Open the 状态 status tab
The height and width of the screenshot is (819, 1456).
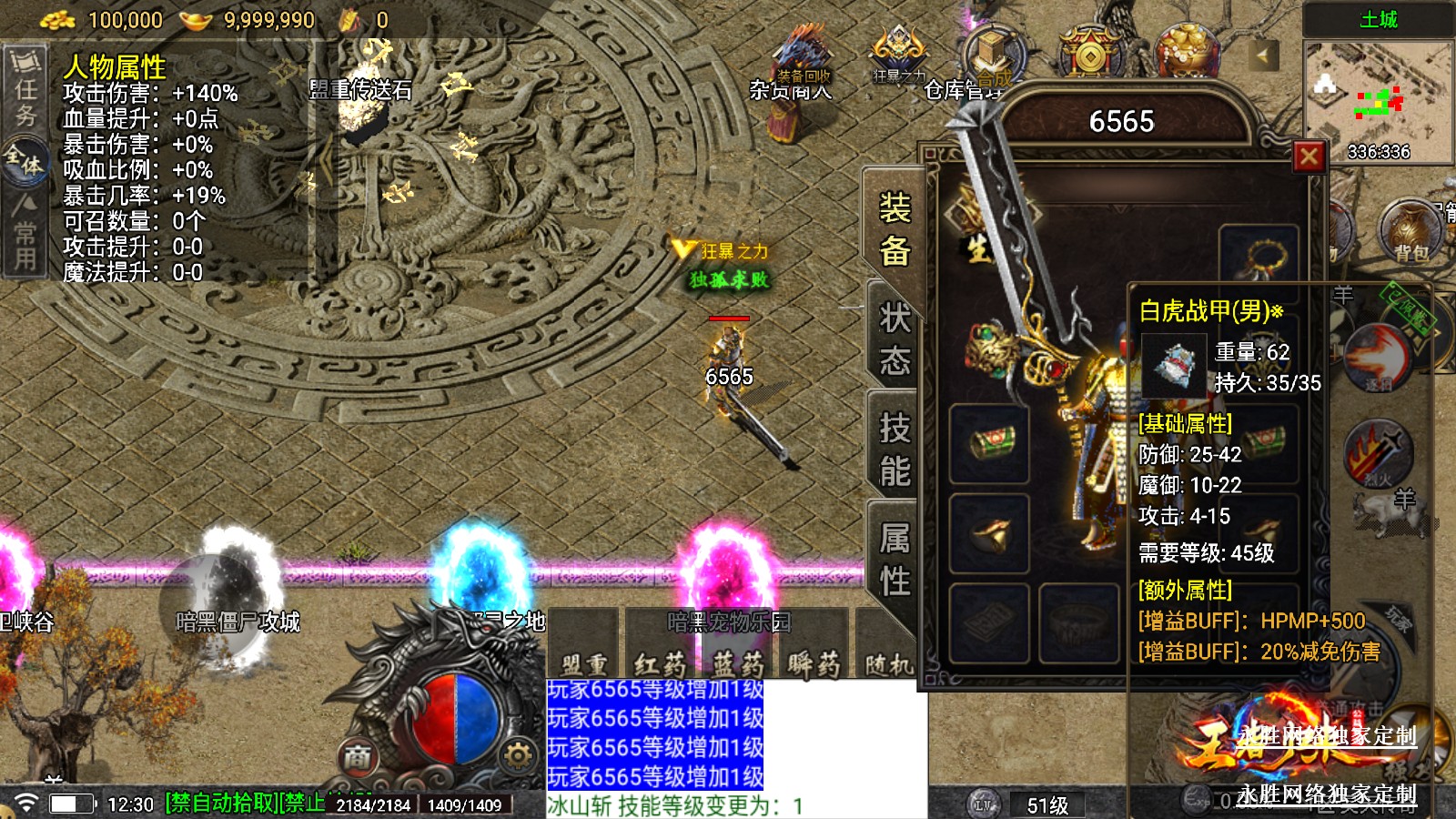pos(894,339)
